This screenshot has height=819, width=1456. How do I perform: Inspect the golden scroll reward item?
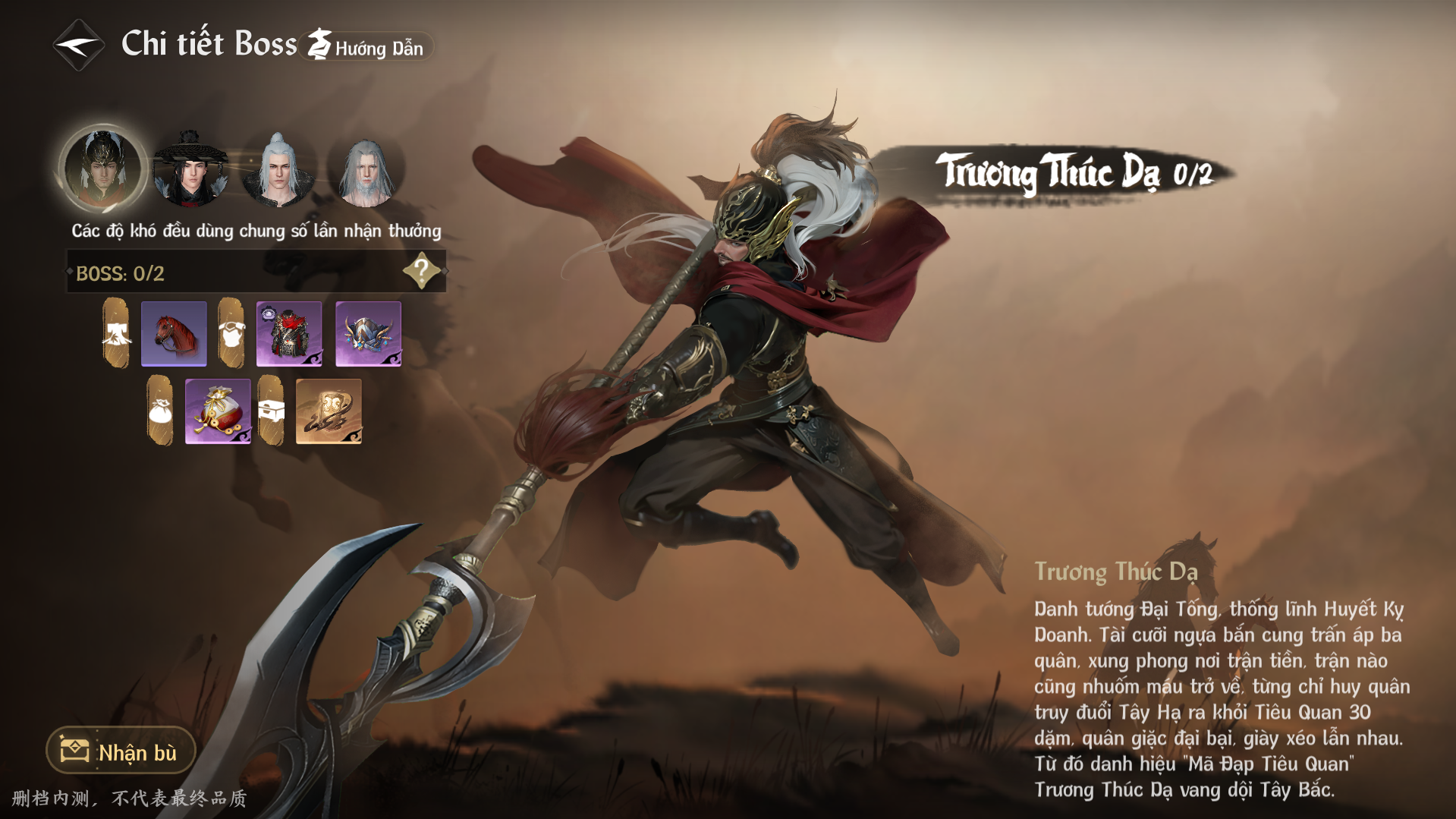click(329, 411)
